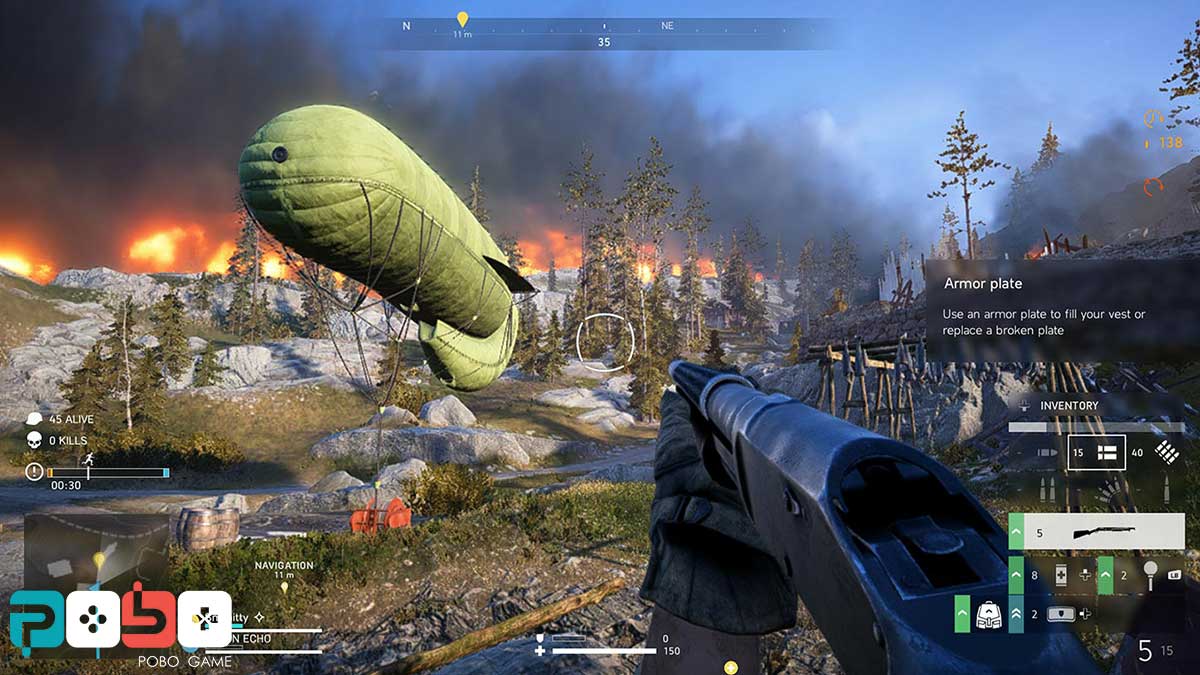Image resolution: width=1200 pixels, height=675 pixels.
Task: Click the INVENTORY panel header
Action: coord(1068,406)
